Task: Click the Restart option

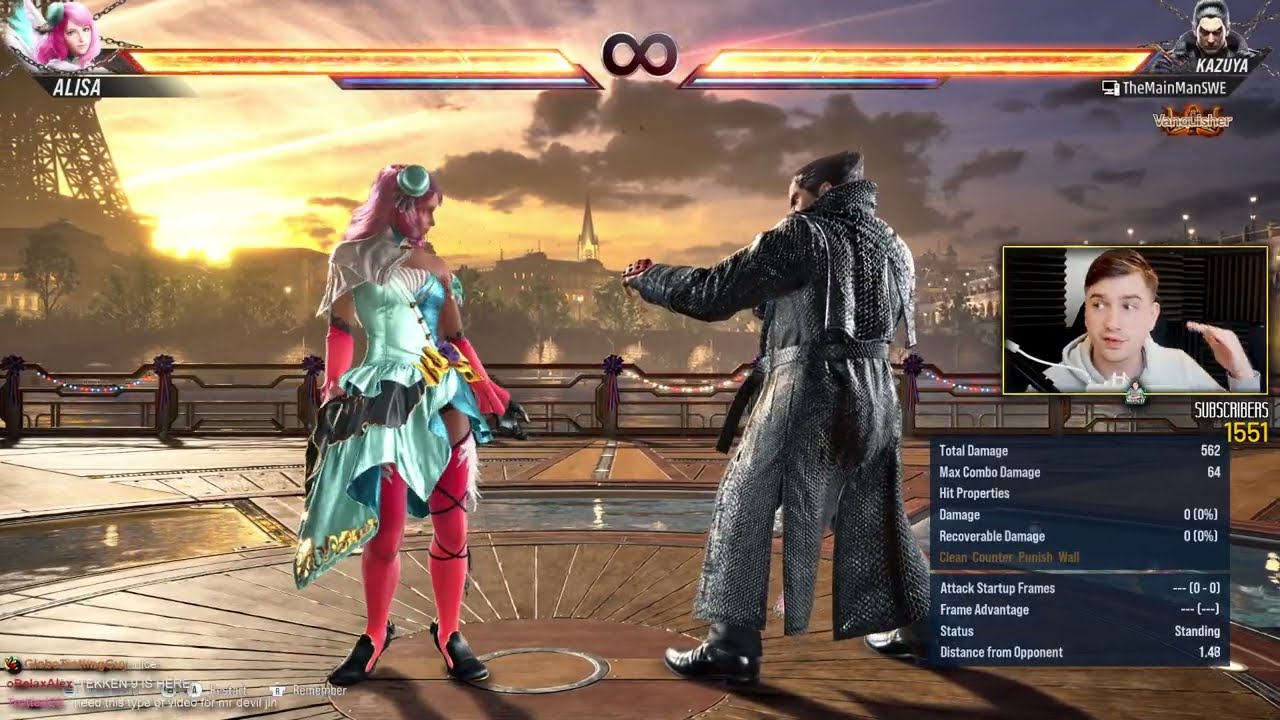Action: click(x=229, y=690)
